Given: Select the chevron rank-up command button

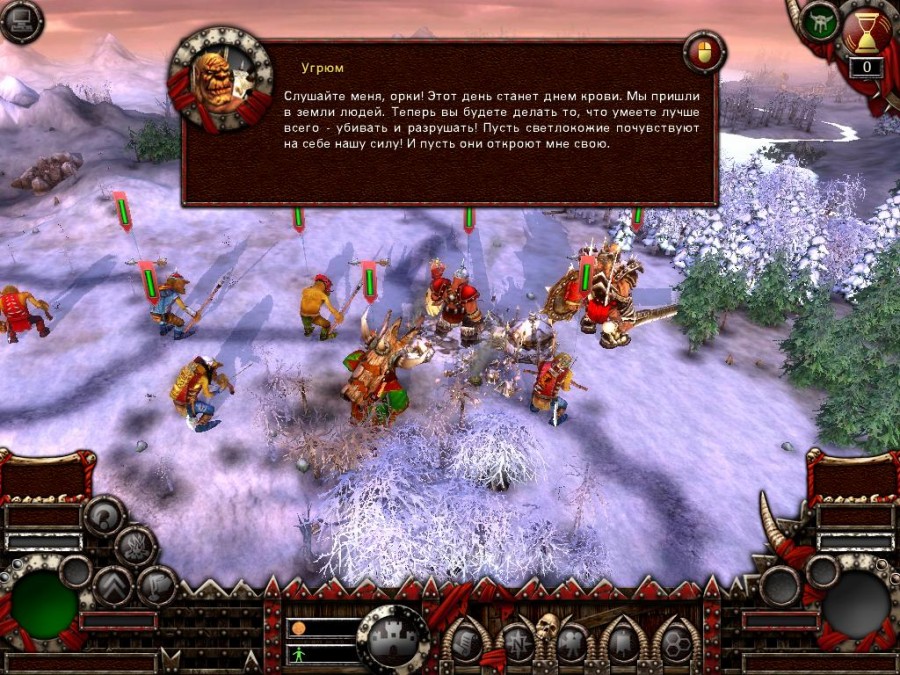Looking at the screenshot, I should pyautogui.click(x=113, y=586).
